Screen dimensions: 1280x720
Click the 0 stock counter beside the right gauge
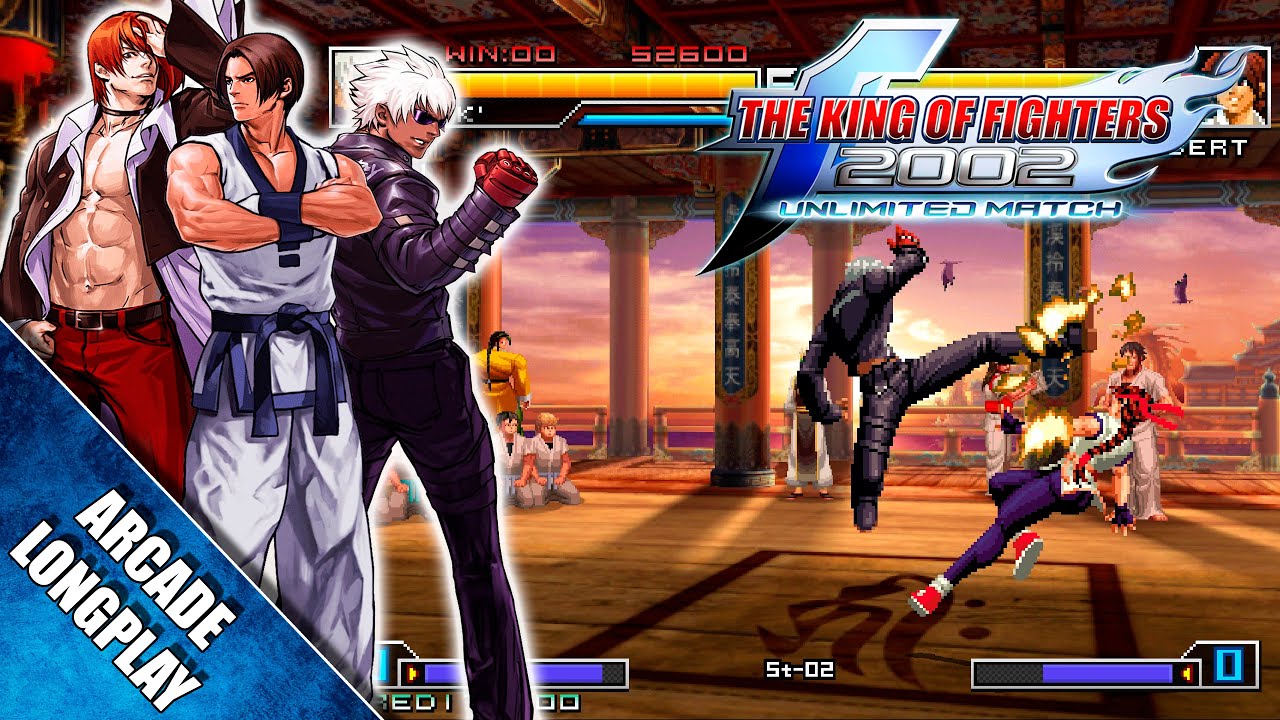pos(1228,666)
